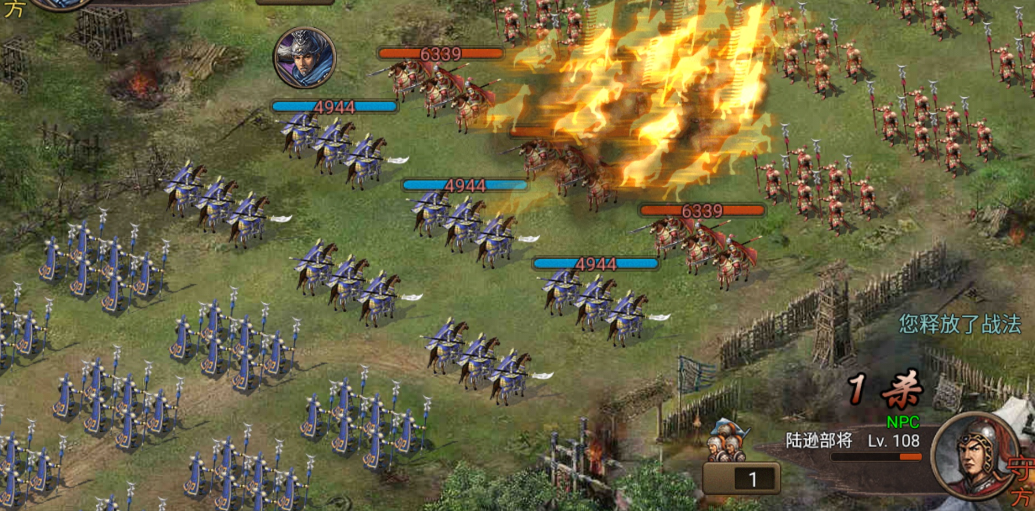This screenshot has width=1035, height=511.
Task: Open the enemy troop queue counter
Action: point(741,478)
